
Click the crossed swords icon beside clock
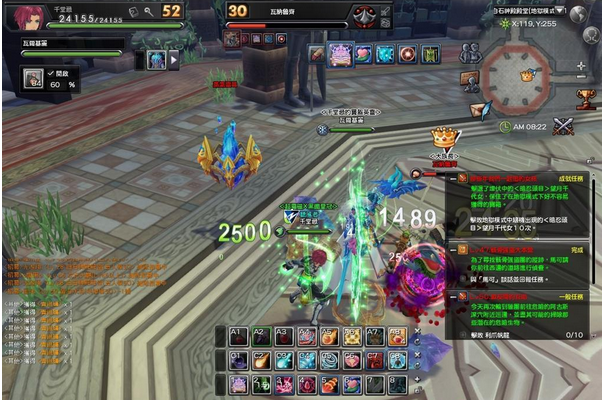(x=565, y=126)
